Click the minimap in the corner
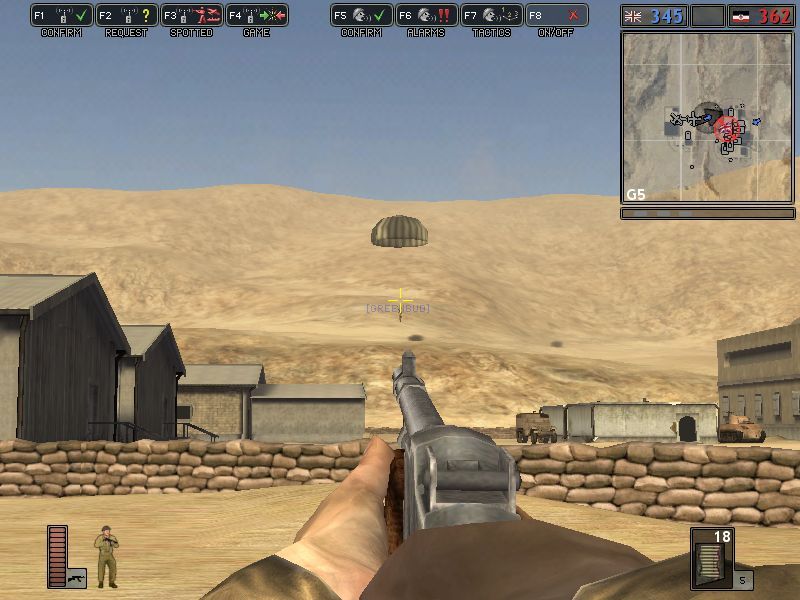Viewport: 800px width, 600px height. tap(709, 117)
